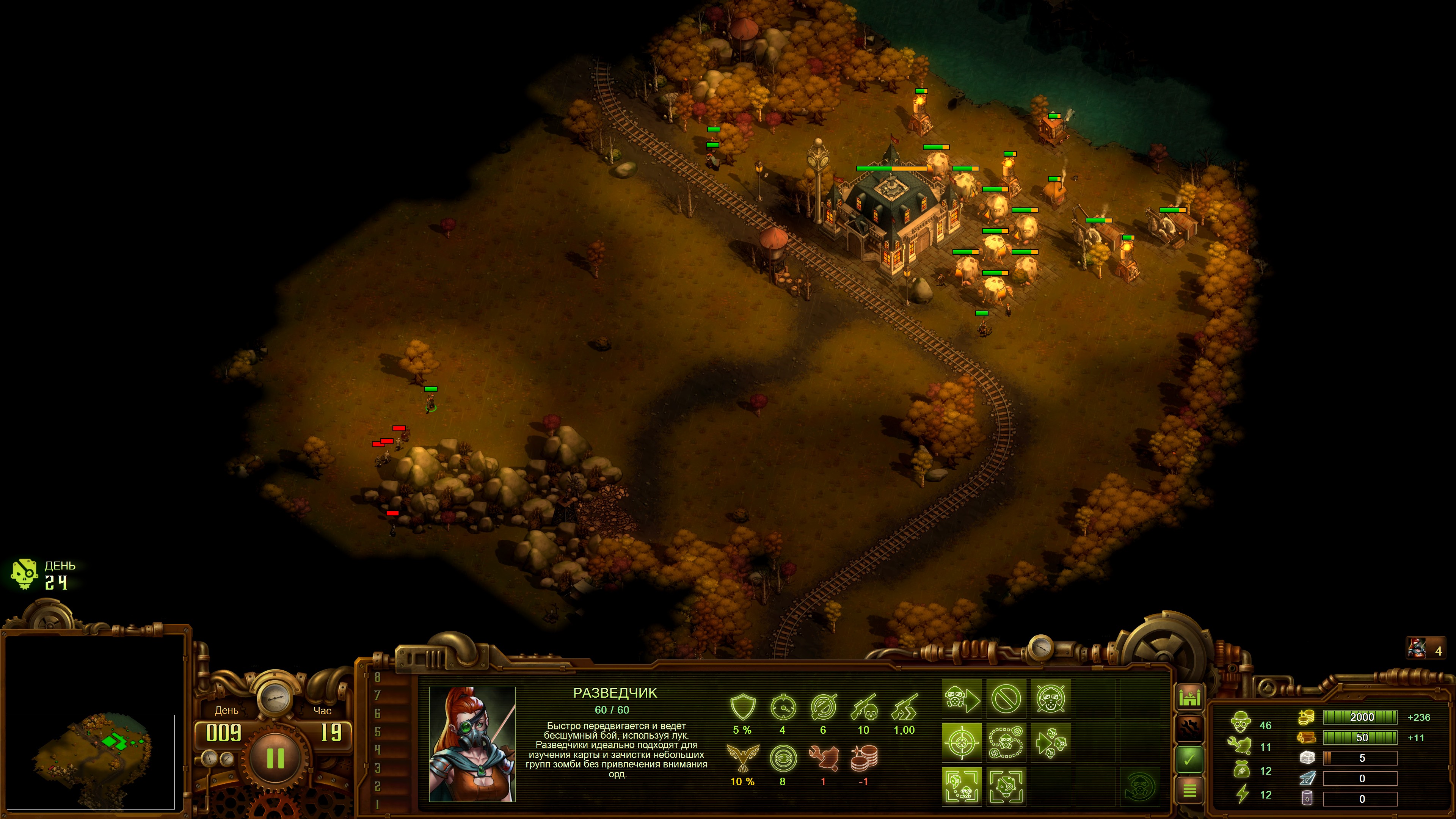1456x819 pixels.
Task: Click the green skull wave indicator for day 24
Action: 25,574
